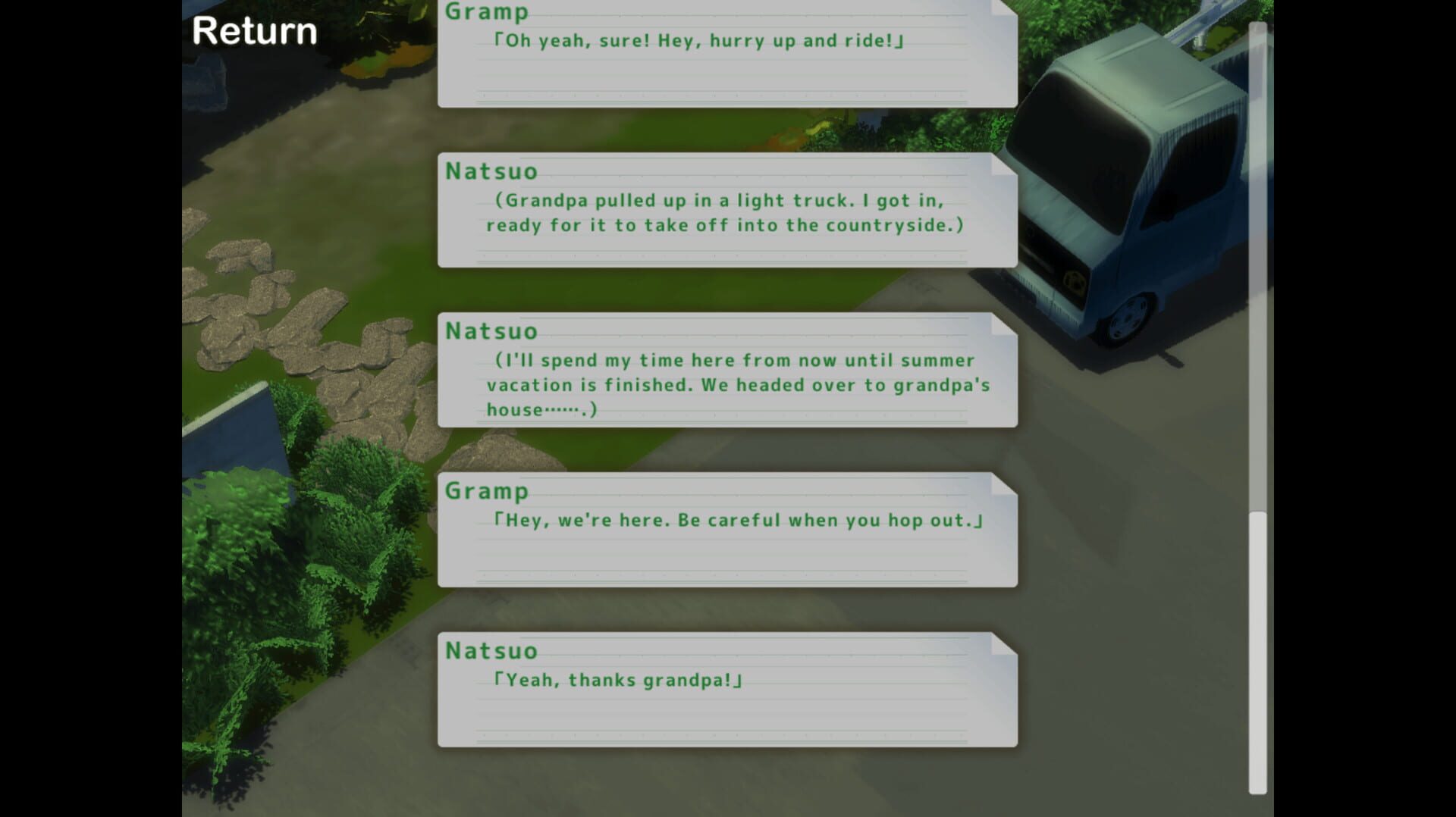Viewport: 1456px width, 817px height.
Task: Click the Return label in the top left
Action: coord(254,32)
